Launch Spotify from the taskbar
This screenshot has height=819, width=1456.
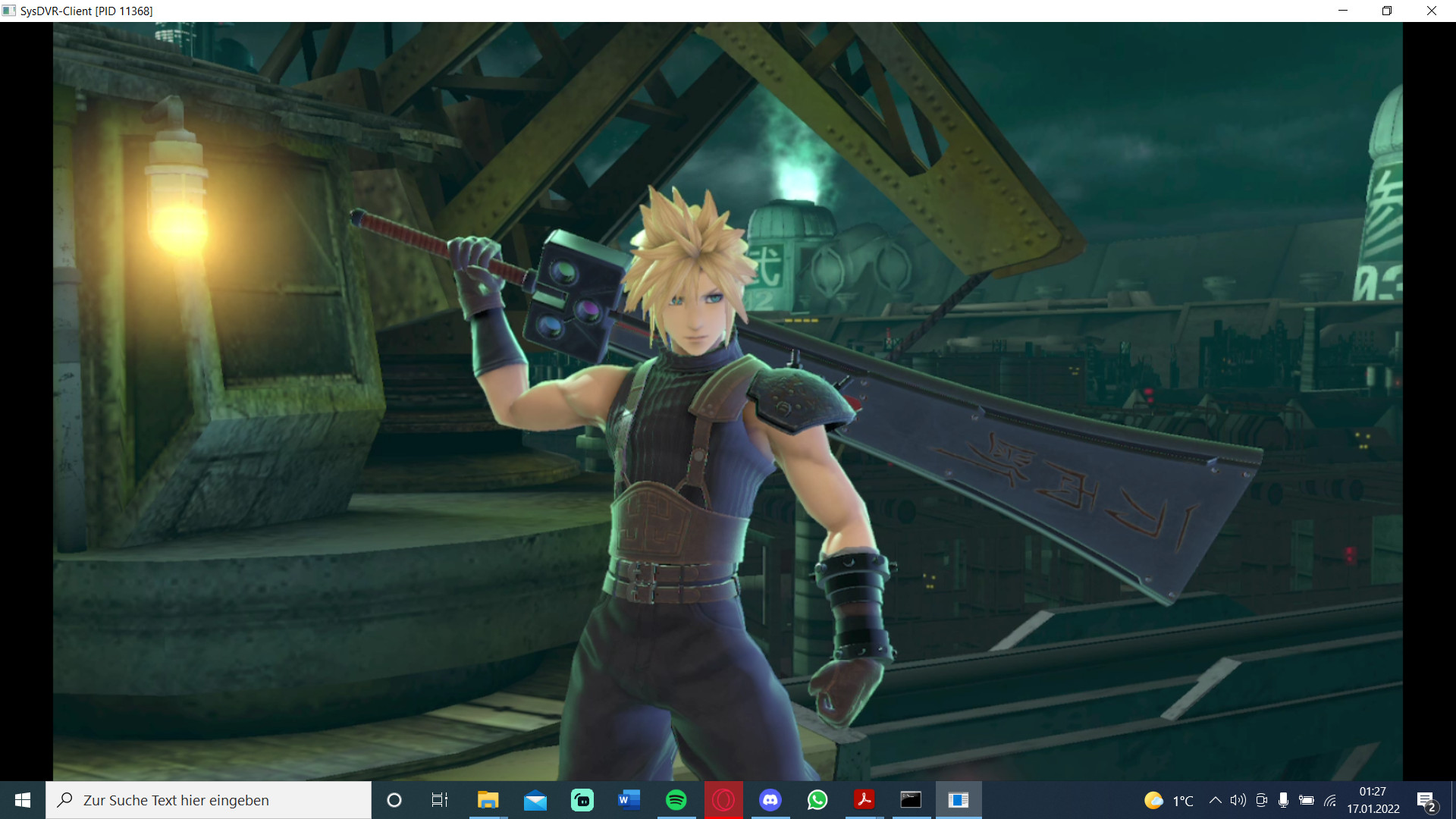(676, 800)
